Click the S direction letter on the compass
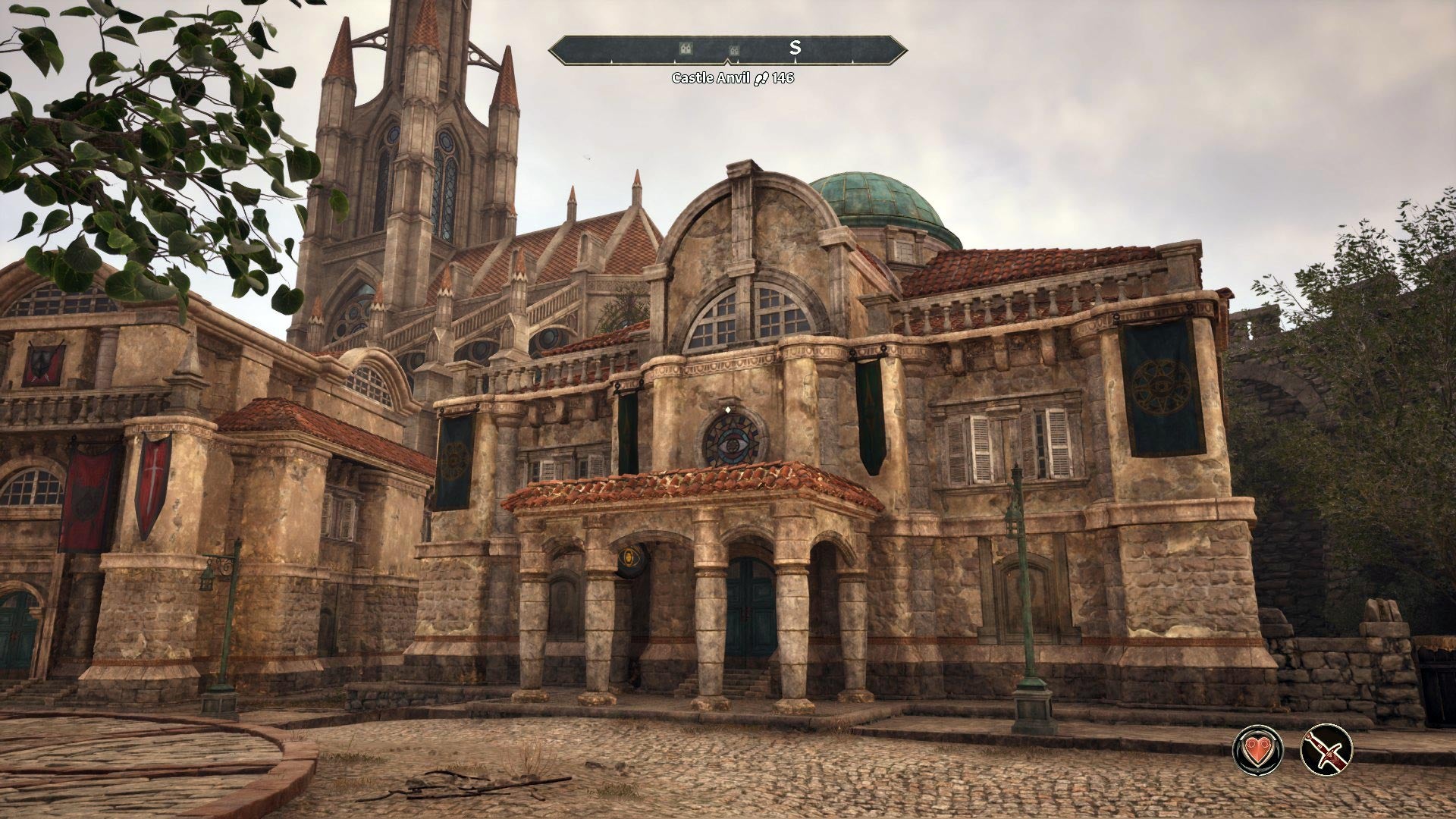Screen dimensions: 1456x819 click(x=795, y=47)
